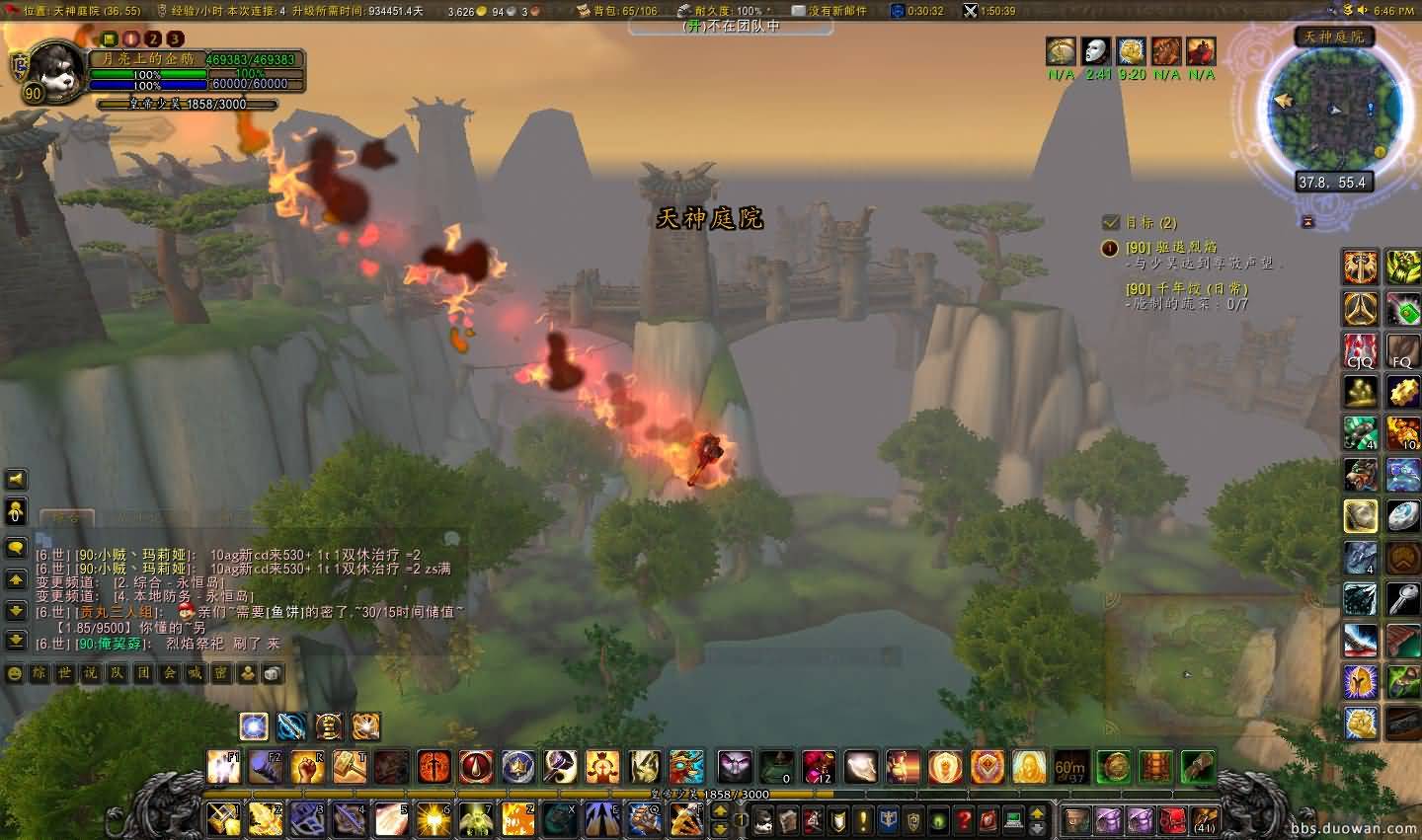The image size is (1422, 840).
Task: Toggle the objectives tracker checkbox
Action: [1111, 222]
